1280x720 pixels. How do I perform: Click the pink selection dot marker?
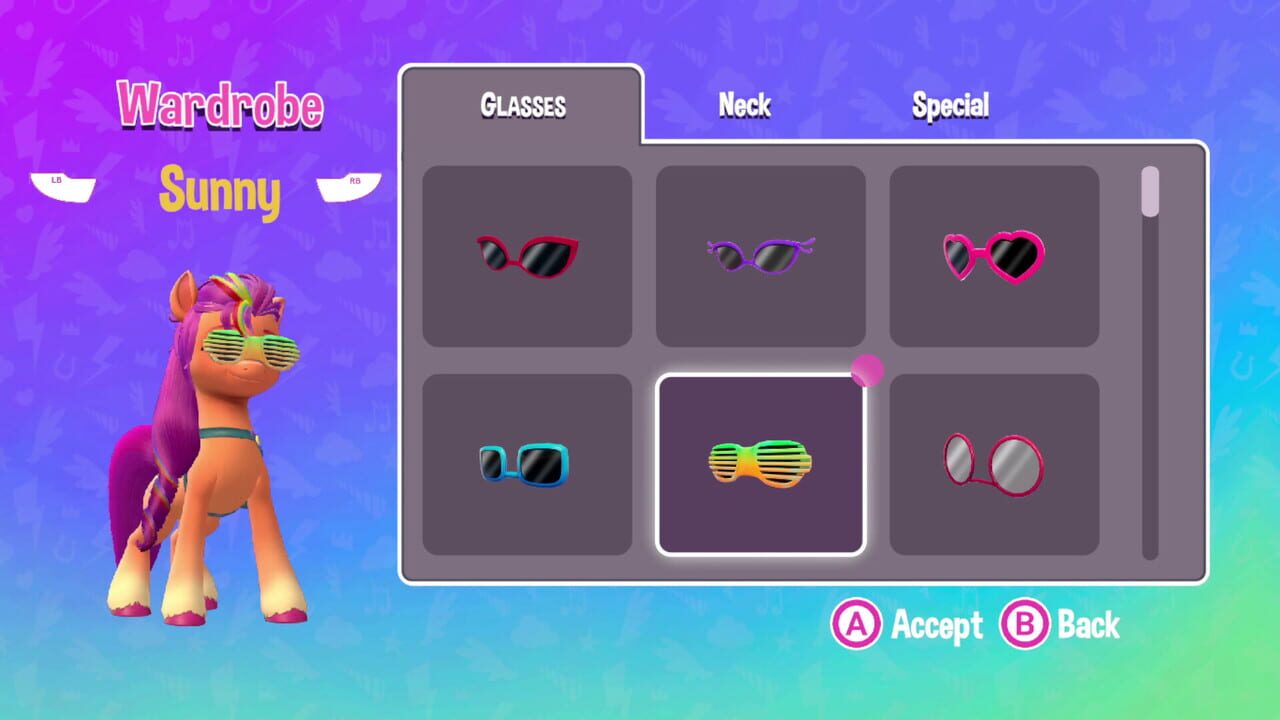pyautogui.click(x=867, y=370)
